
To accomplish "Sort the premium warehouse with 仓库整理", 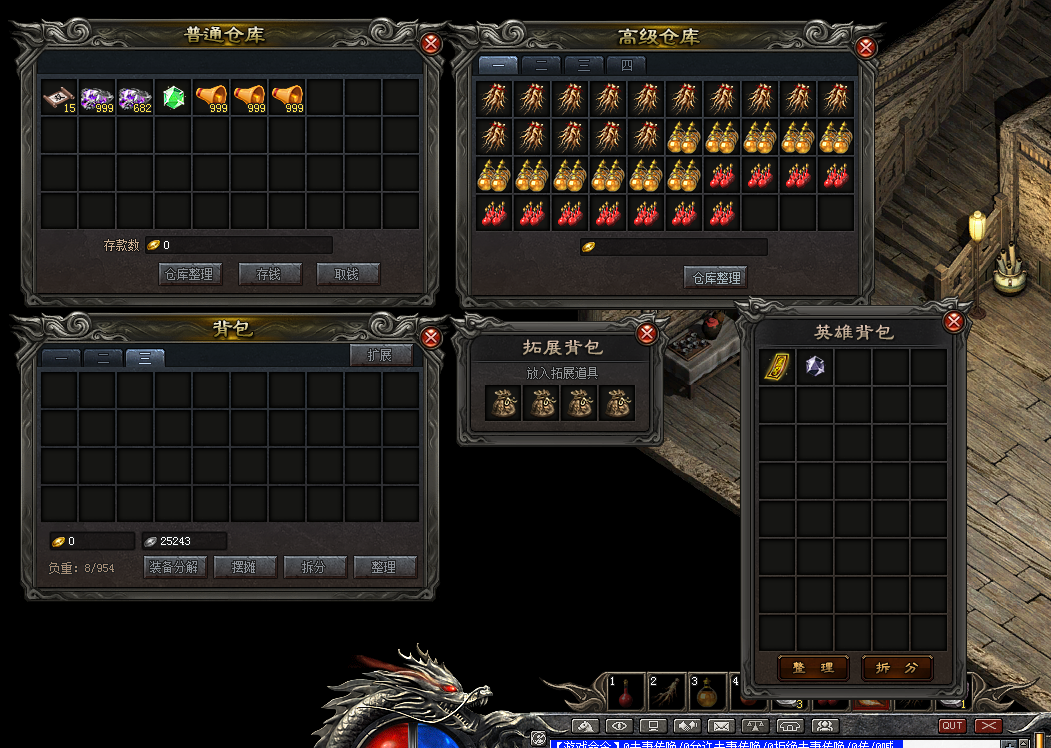I will click(715, 278).
